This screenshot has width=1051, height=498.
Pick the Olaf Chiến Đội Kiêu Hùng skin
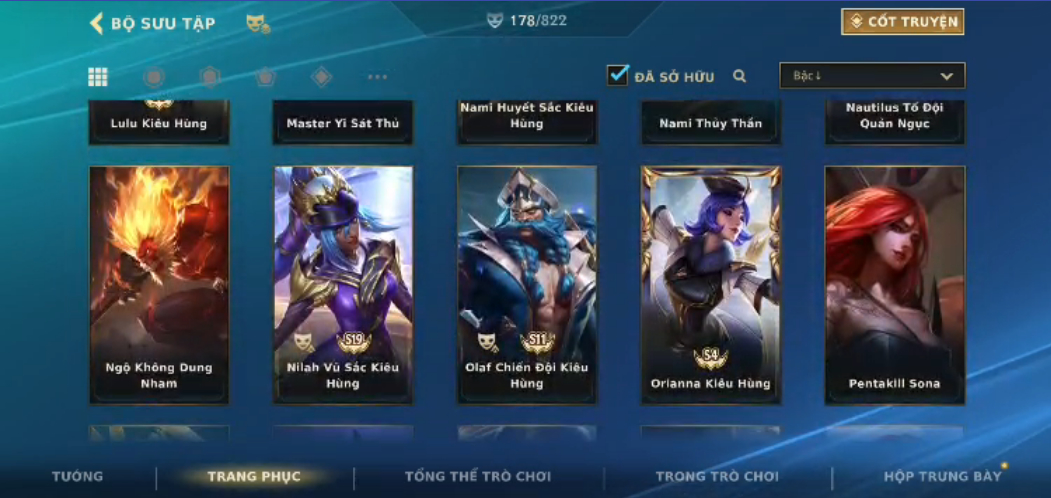527,285
